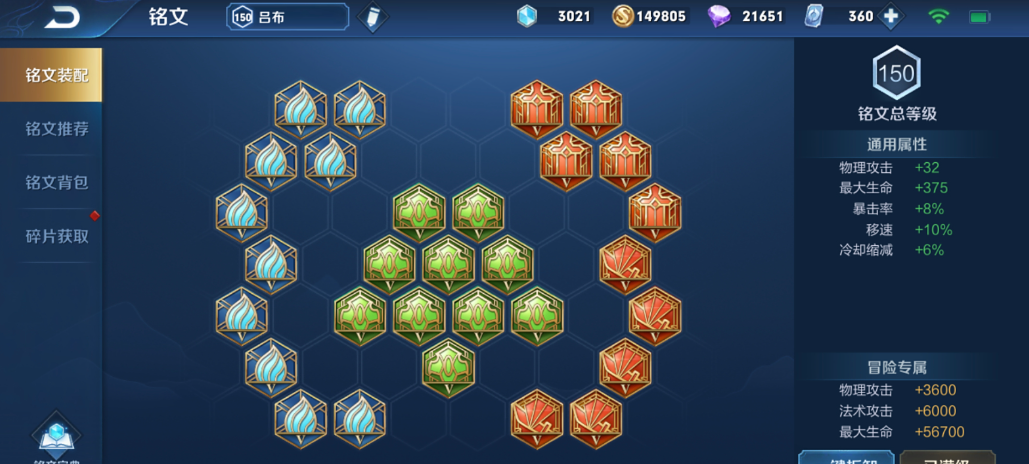This screenshot has width=1029, height=464.
Task: Click the 一键拆卸 button
Action: coord(845,457)
